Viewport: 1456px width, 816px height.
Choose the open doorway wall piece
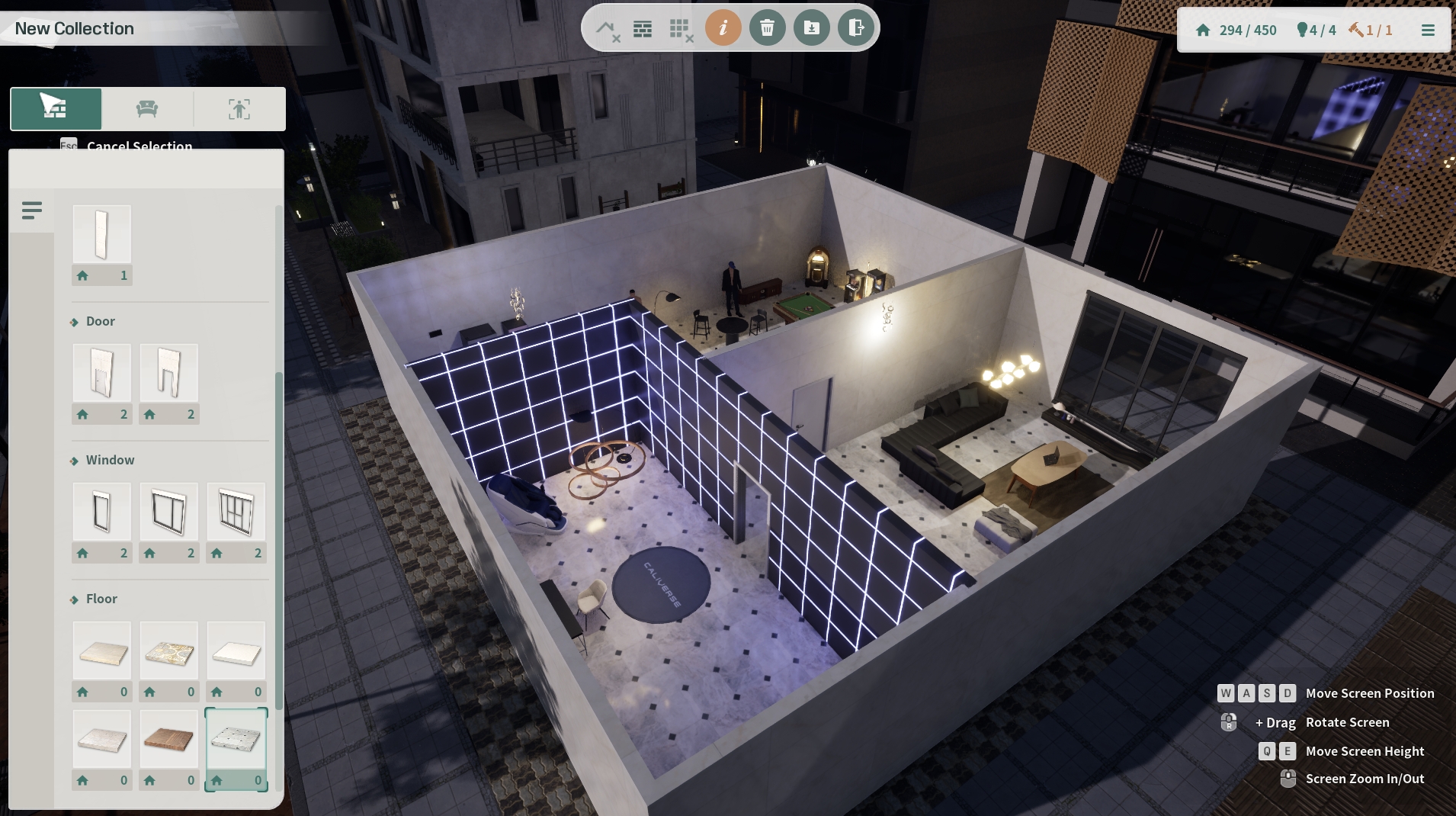(169, 373)
